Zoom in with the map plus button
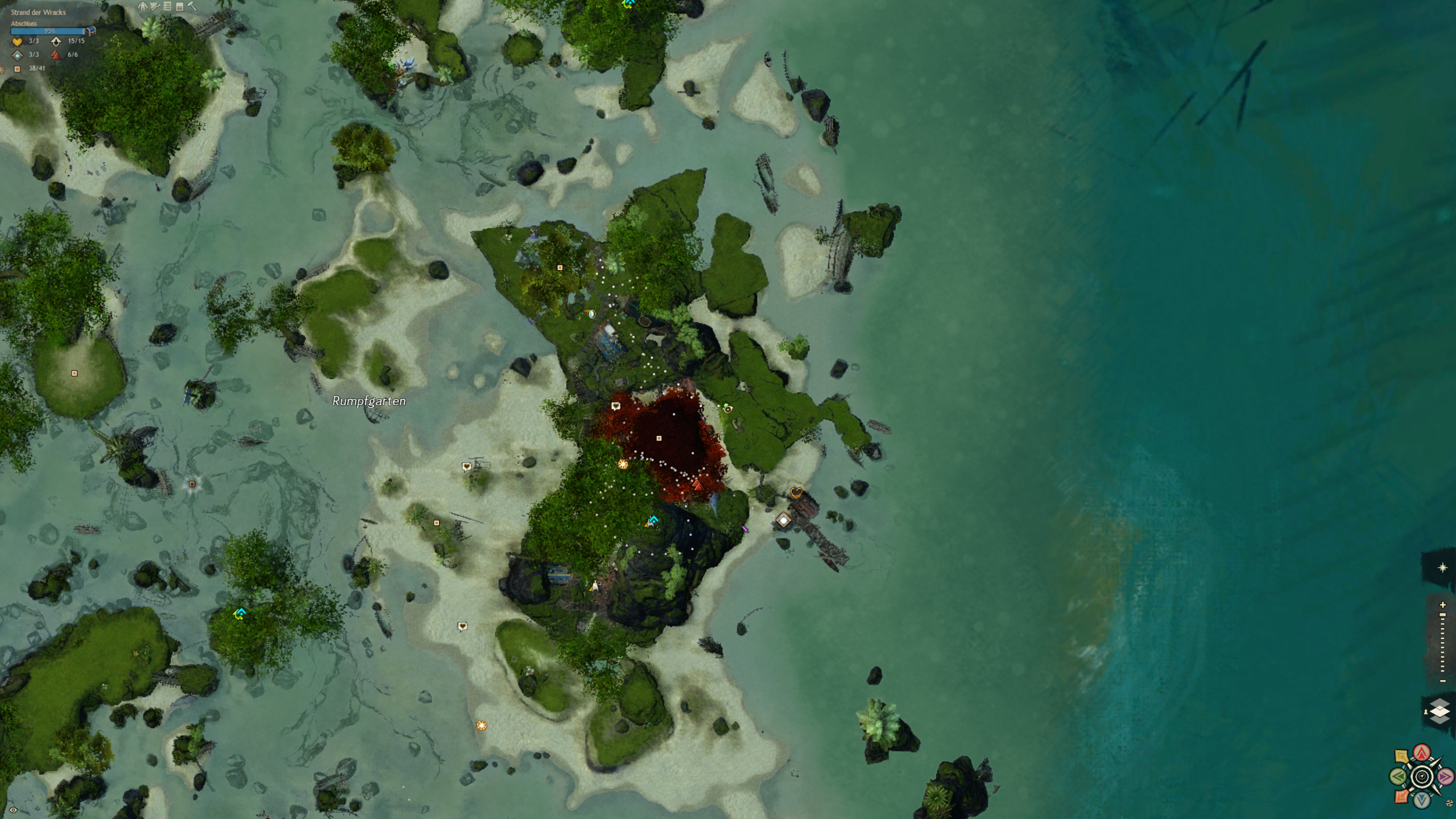Viewport: 1456px width, 819px height. point(1442,605)
